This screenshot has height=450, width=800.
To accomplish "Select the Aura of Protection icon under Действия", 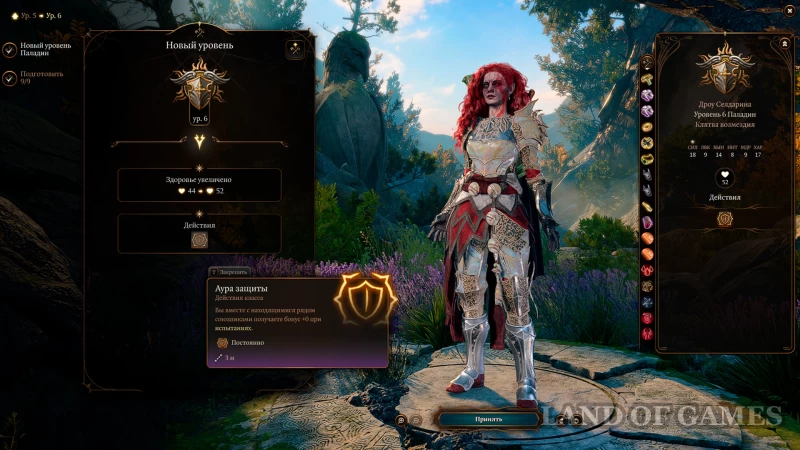I will pyautogui.click(x=199, y=240).
